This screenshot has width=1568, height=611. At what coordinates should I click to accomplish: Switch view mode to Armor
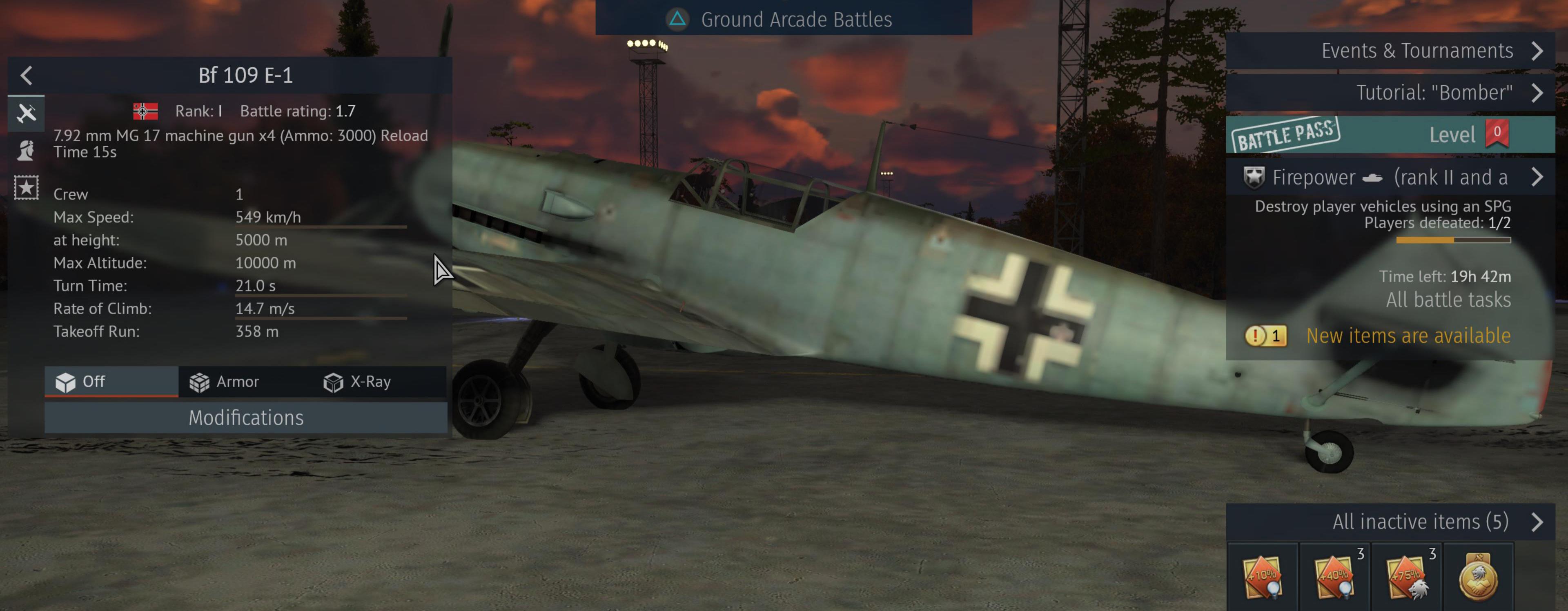click(x=225, y=382)
